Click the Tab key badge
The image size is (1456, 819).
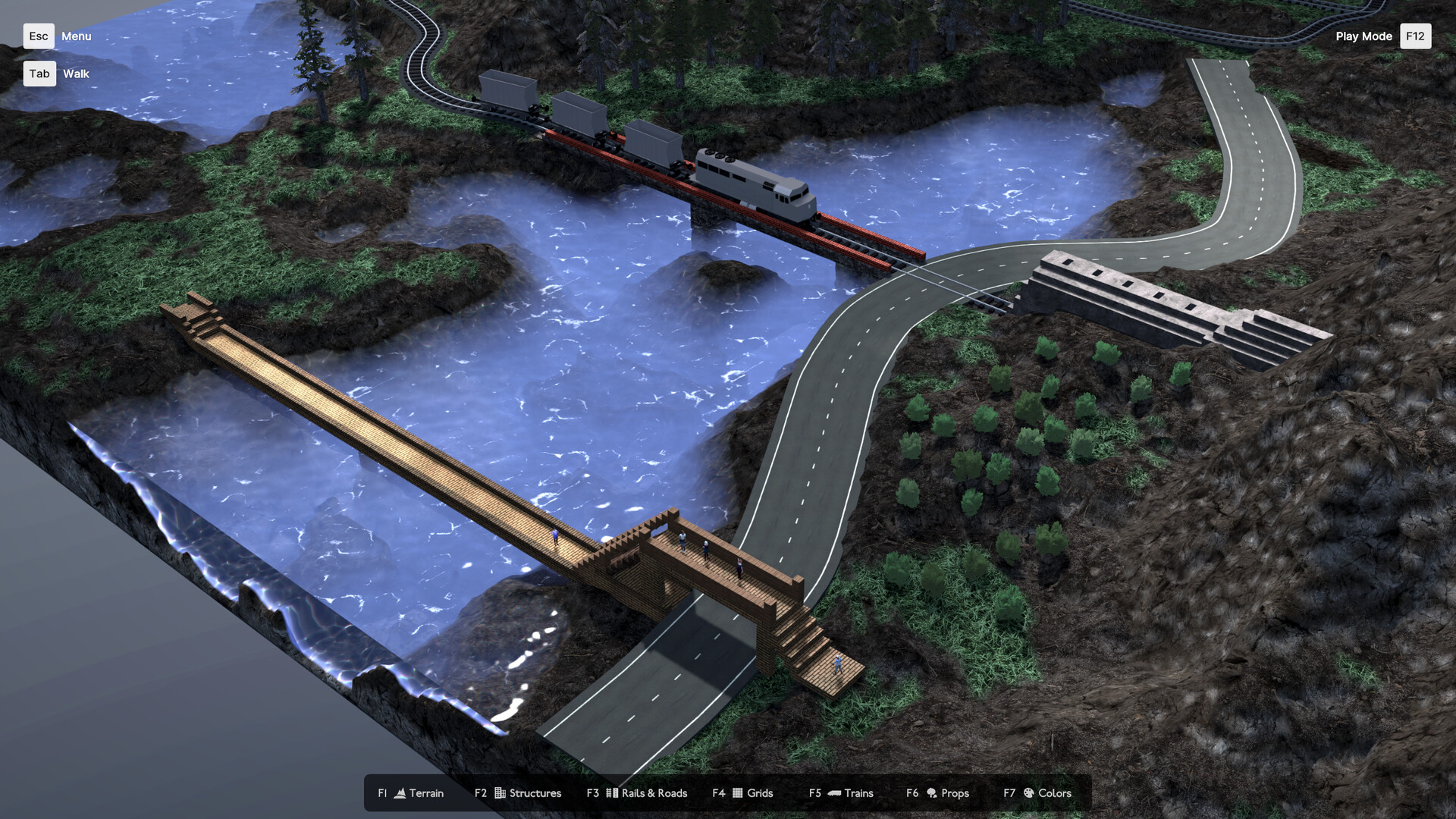(39, 74)
